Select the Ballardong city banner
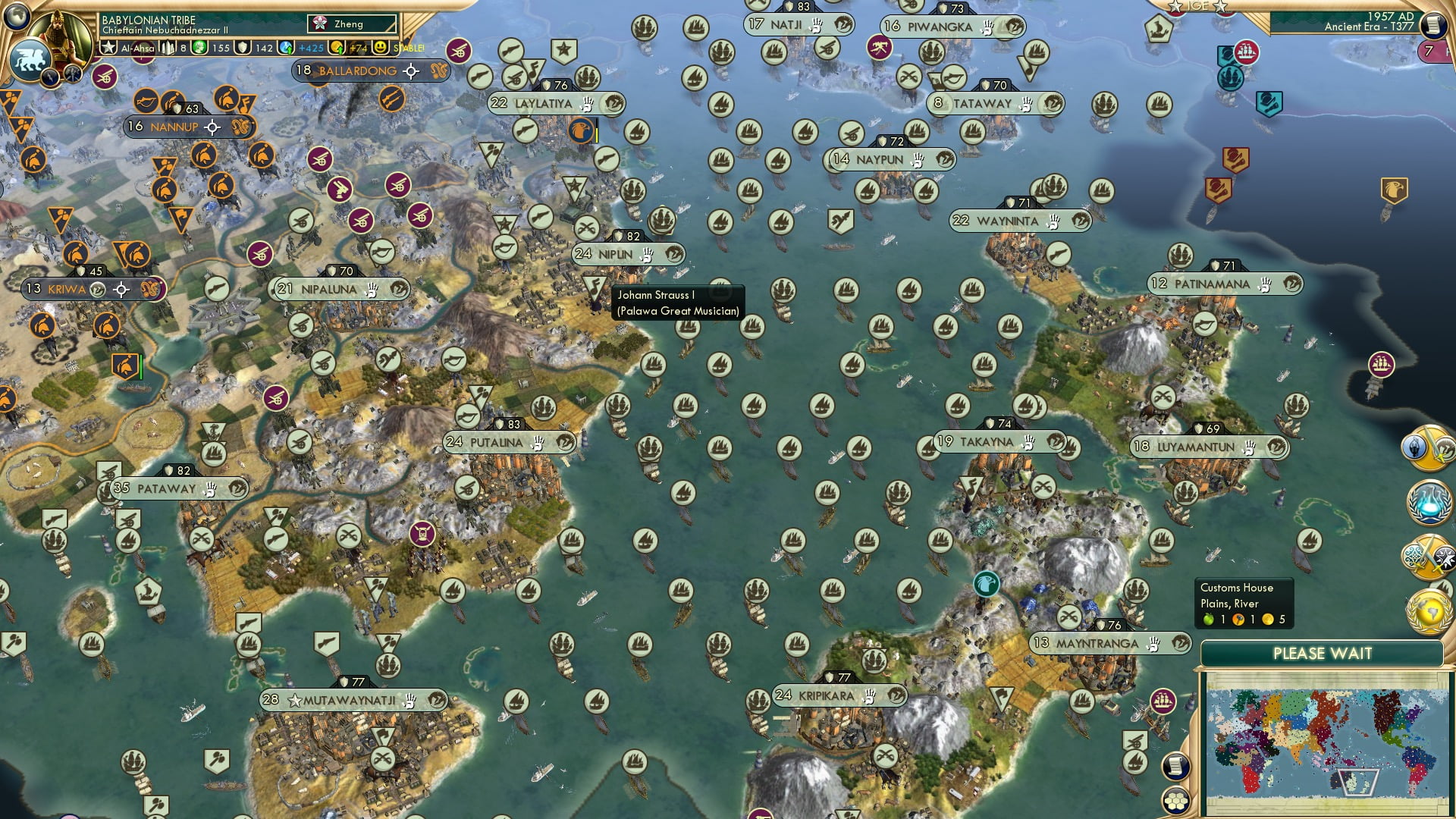This screenshot has width=1456, height=819. pyautogui.click(x=357, y=71)
